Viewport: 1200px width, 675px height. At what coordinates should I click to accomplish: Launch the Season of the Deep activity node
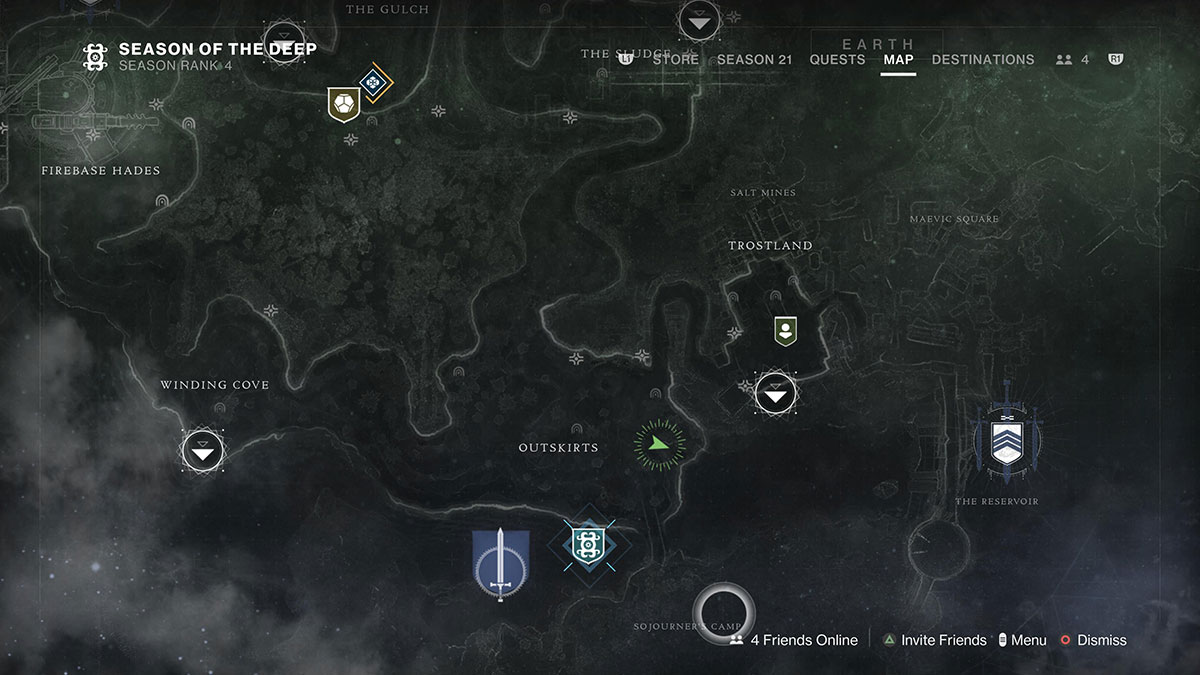[587, 545]
